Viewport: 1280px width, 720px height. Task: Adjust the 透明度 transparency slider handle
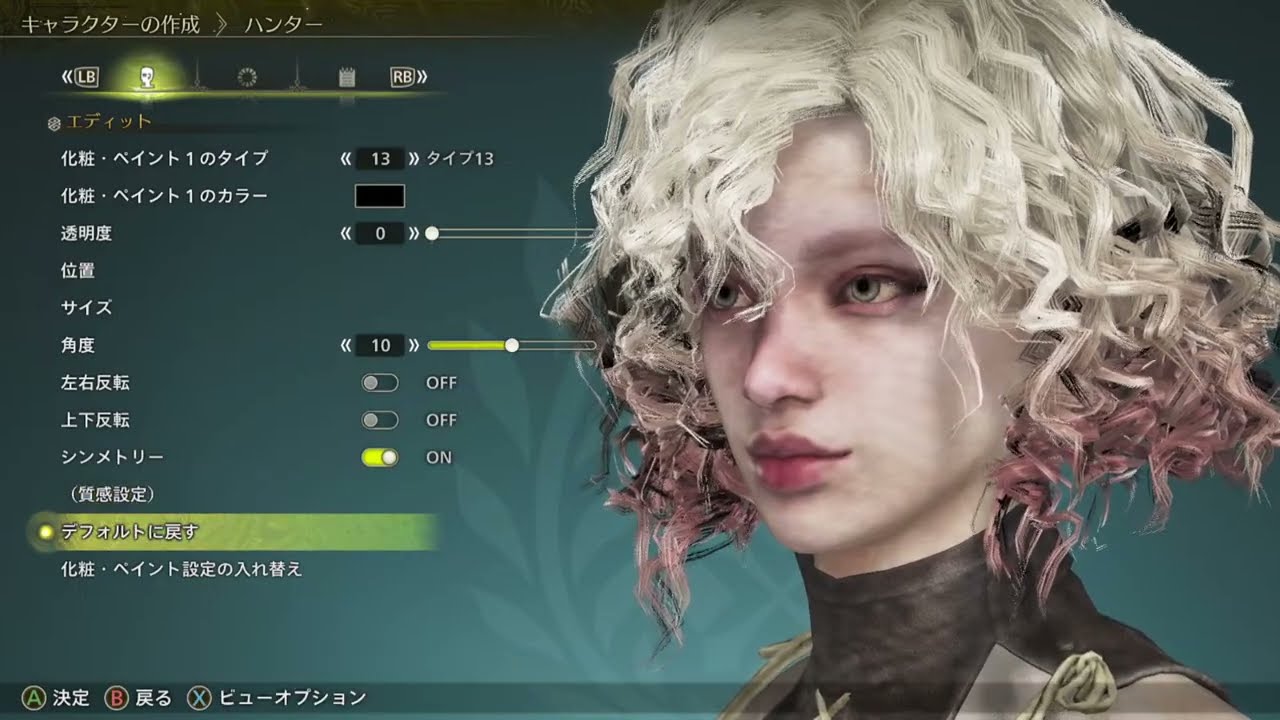432,233
